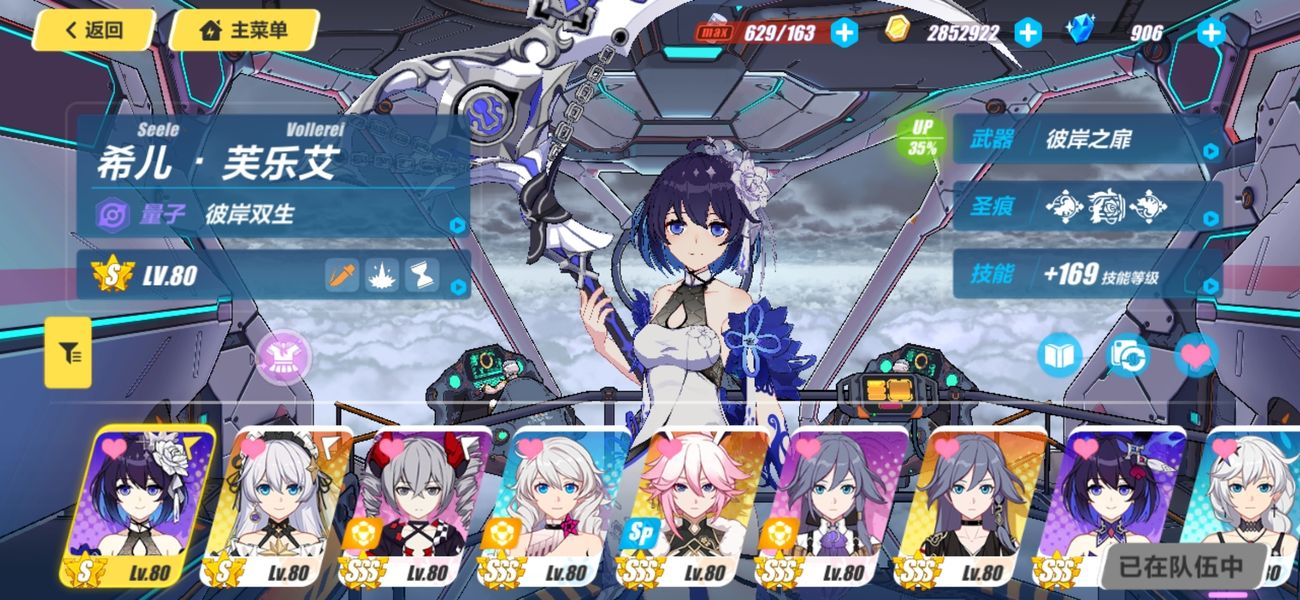The image size is (1300, 600).
Task: Open the 武器 weapon panel
Action: 1088,140
